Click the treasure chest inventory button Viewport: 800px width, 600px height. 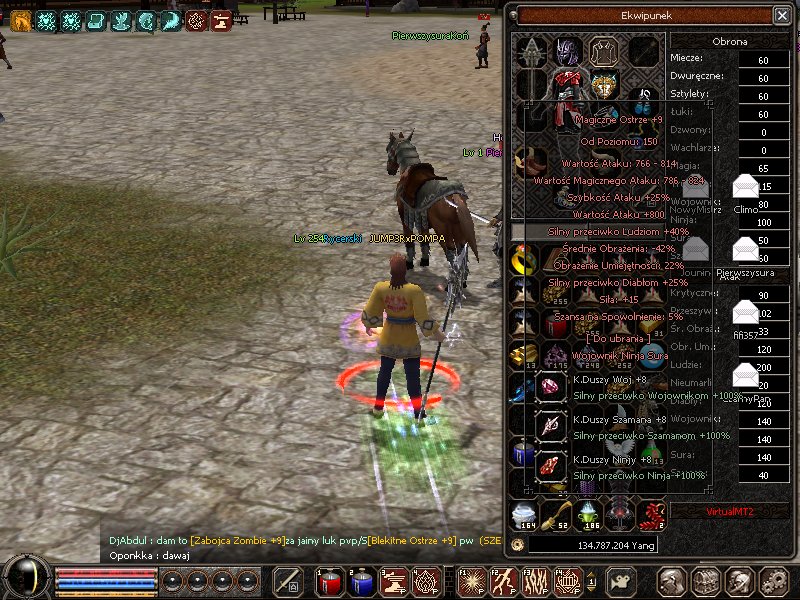tap(706, 581)
